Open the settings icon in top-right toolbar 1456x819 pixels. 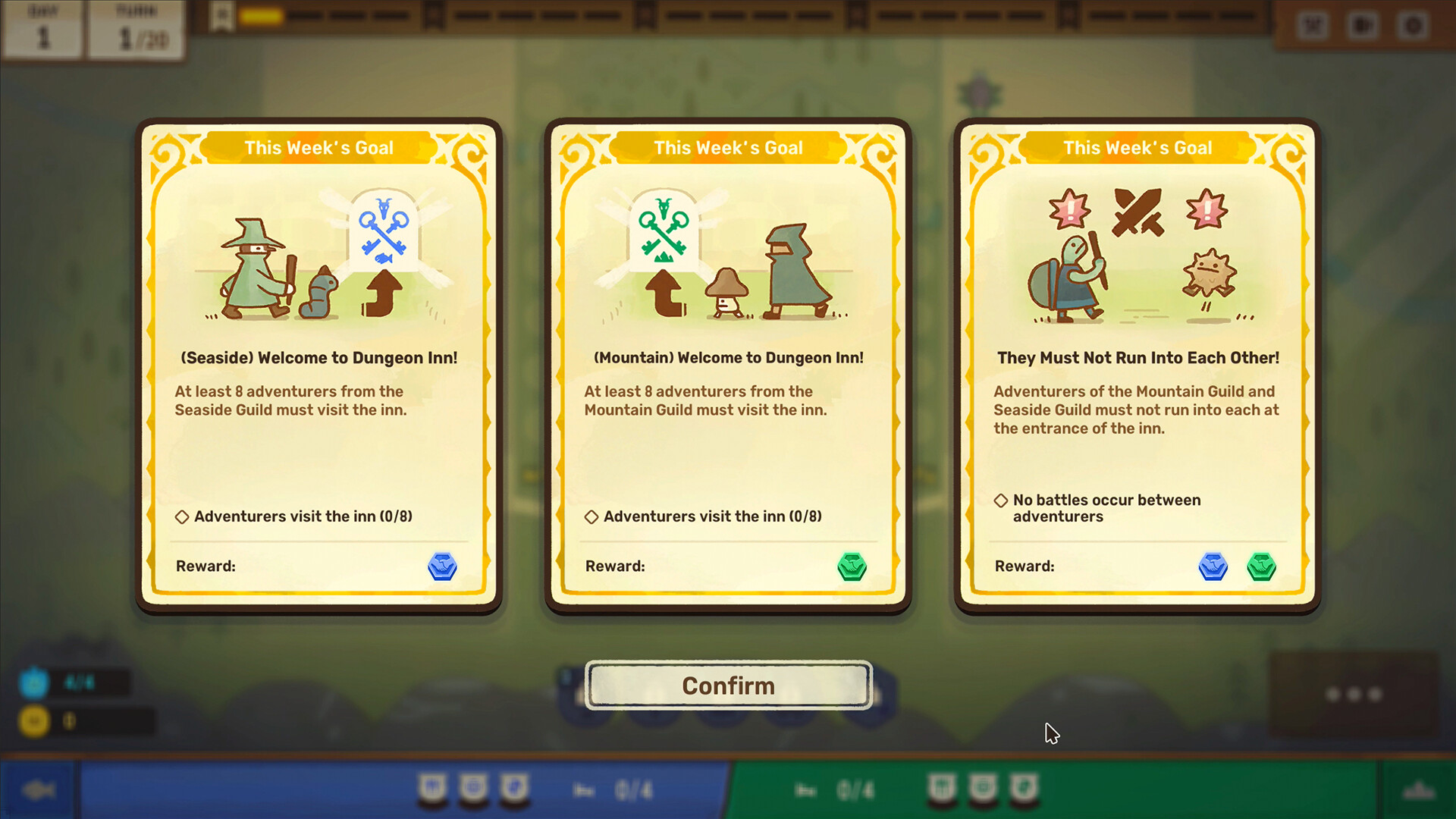click(1412, 25)
